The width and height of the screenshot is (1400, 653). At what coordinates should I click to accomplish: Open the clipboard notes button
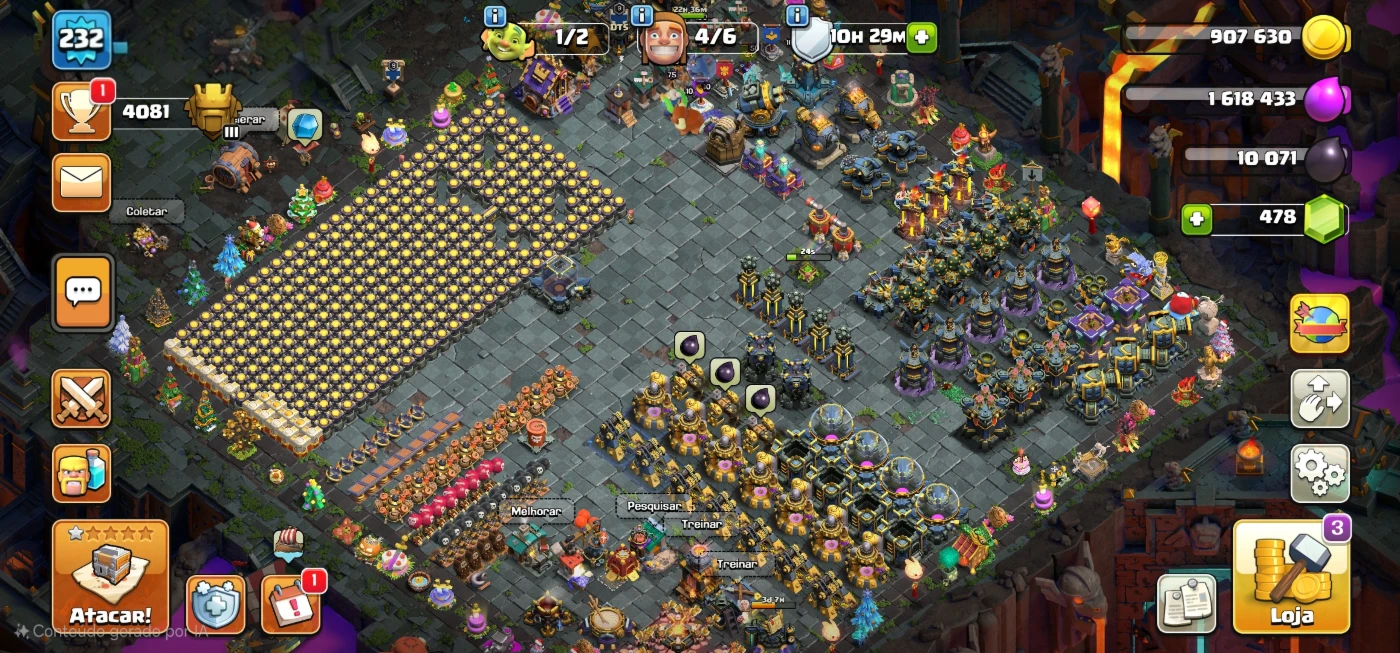[1187, 603]
